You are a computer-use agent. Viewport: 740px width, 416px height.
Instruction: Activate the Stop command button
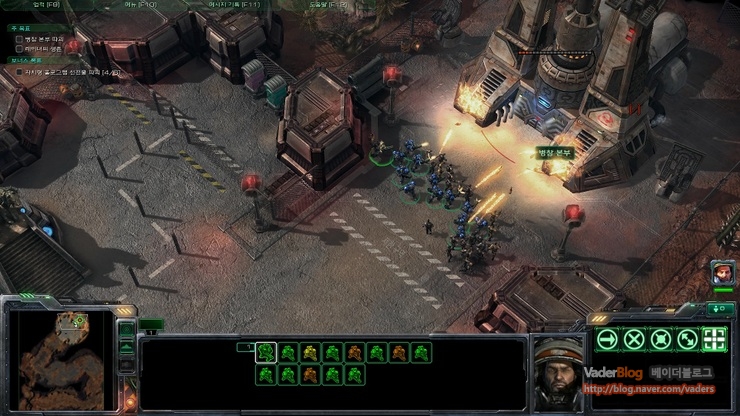pos(633,339)
